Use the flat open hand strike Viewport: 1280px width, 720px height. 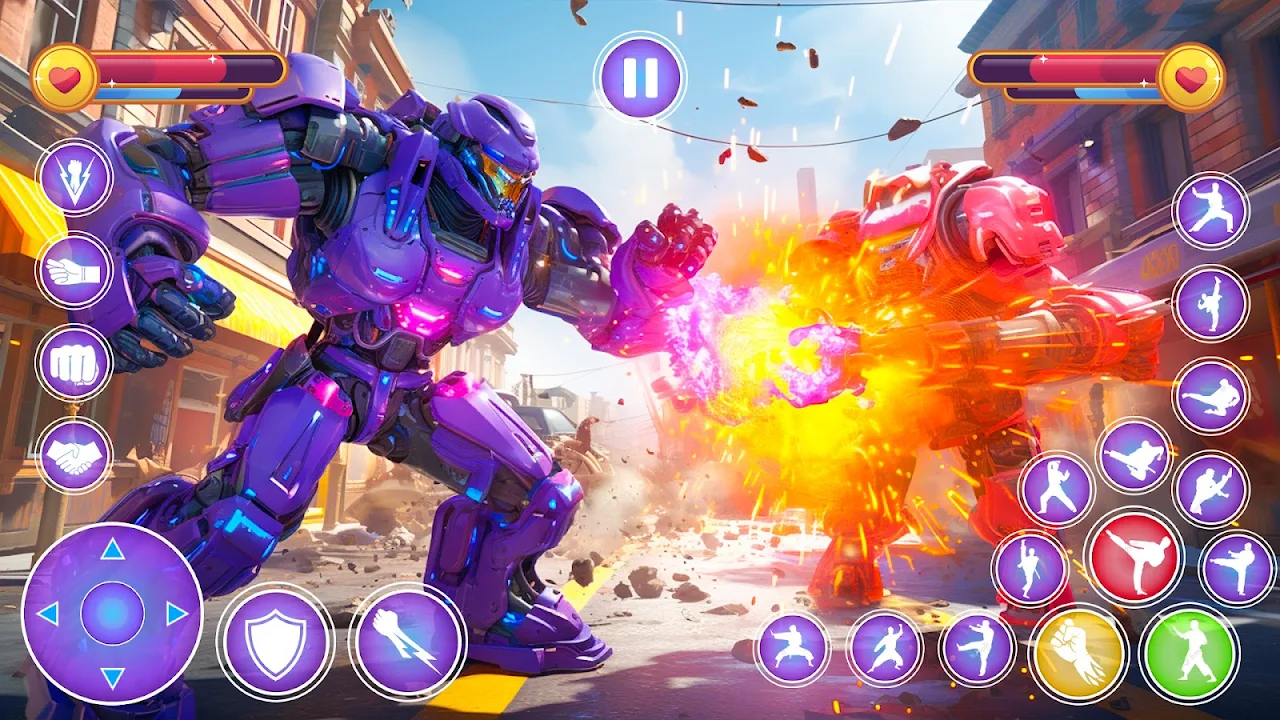(x=74, y=270)
